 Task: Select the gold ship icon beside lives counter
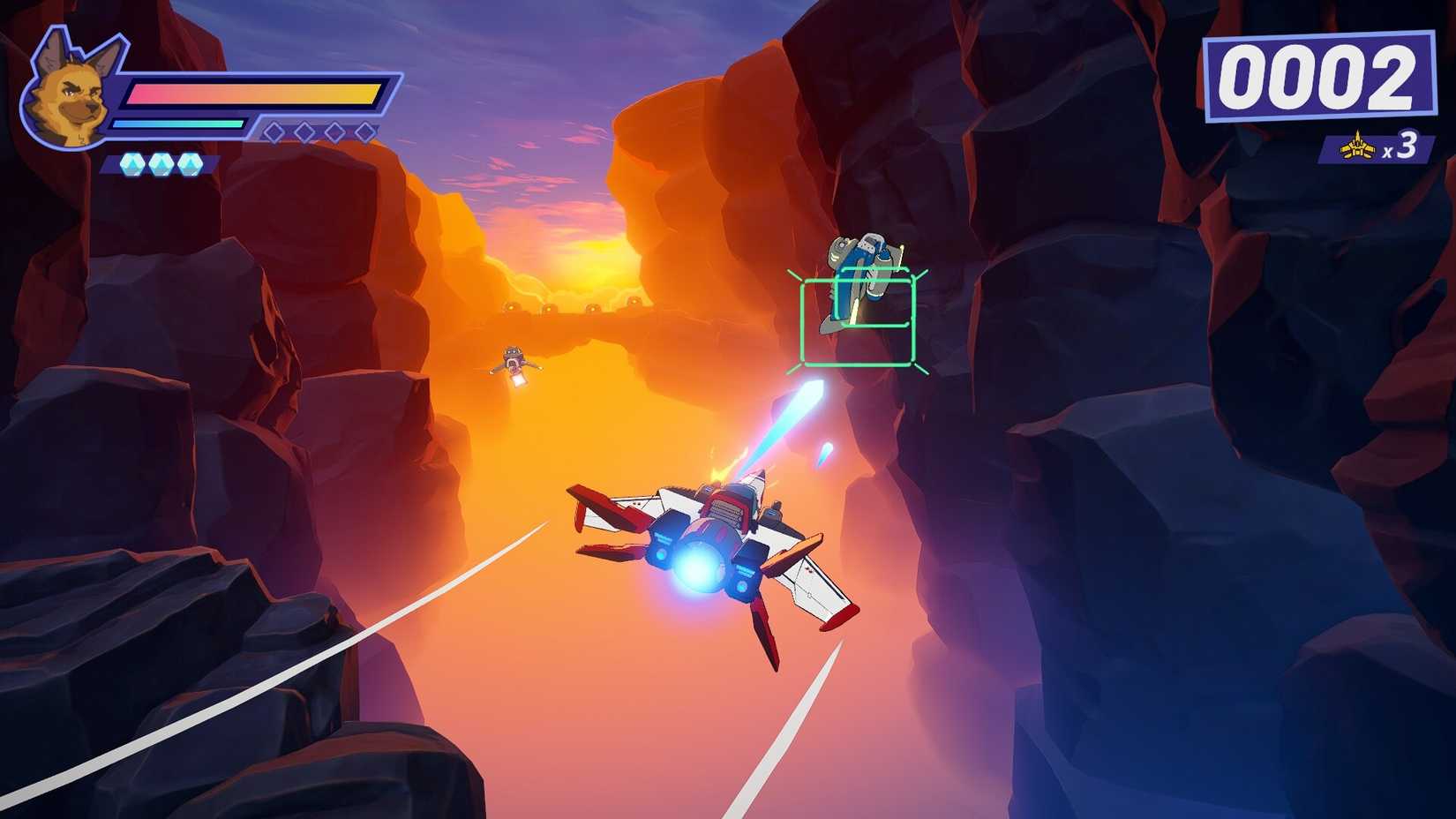point(1356,148)
